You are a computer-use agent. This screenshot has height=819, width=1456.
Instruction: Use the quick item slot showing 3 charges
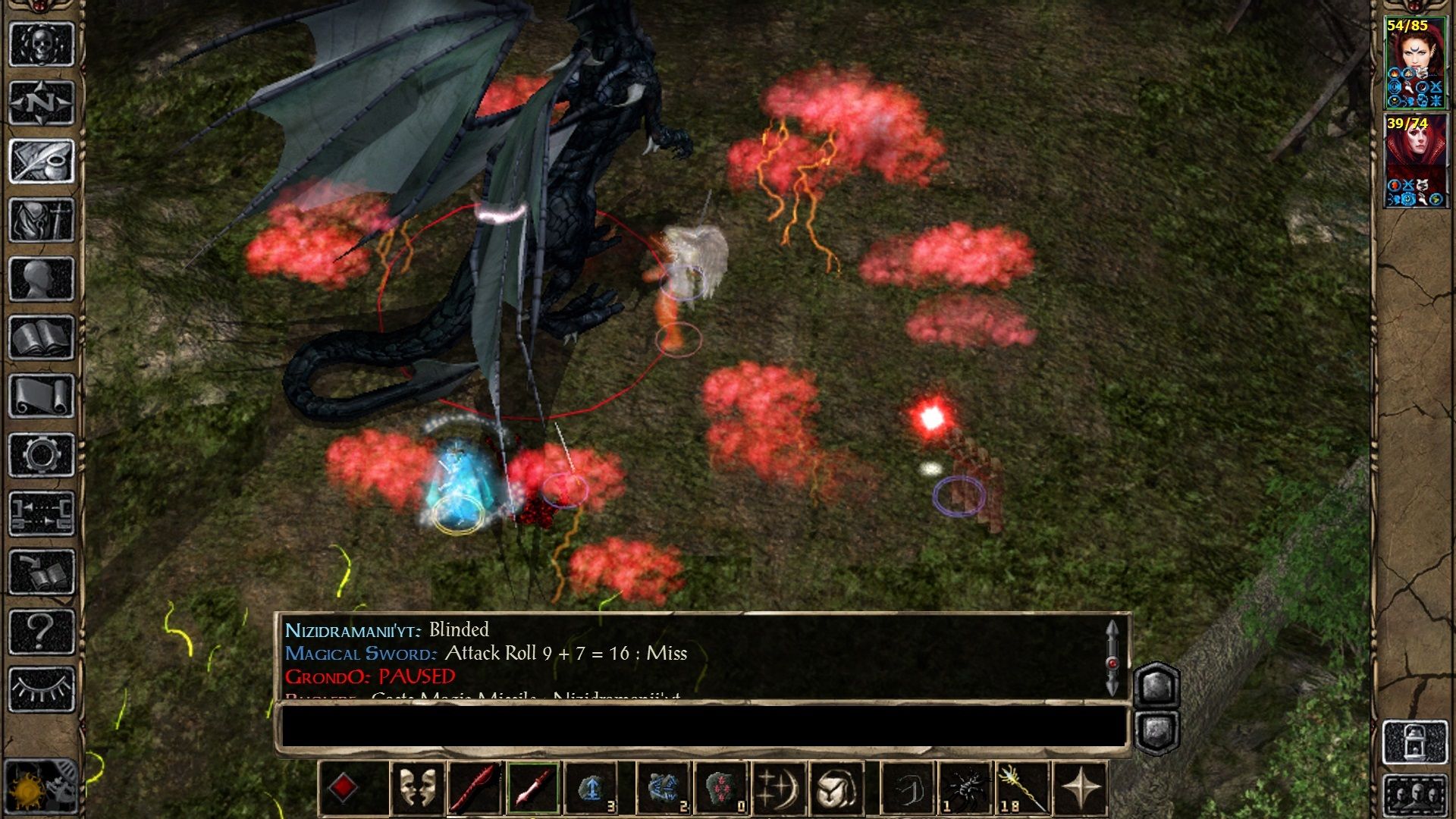pyautogui.click(x=591, y=789)
